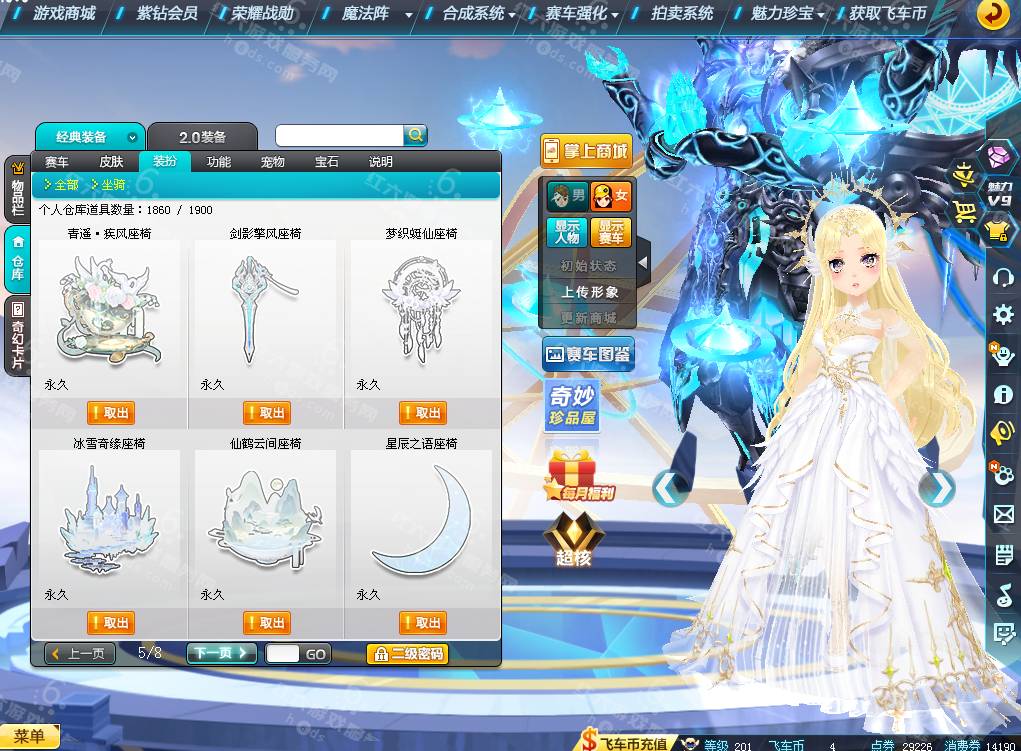Open the 拍卖系统 auction system
The width and height of the screenshot is (1021, 751).
pos(682,14)
